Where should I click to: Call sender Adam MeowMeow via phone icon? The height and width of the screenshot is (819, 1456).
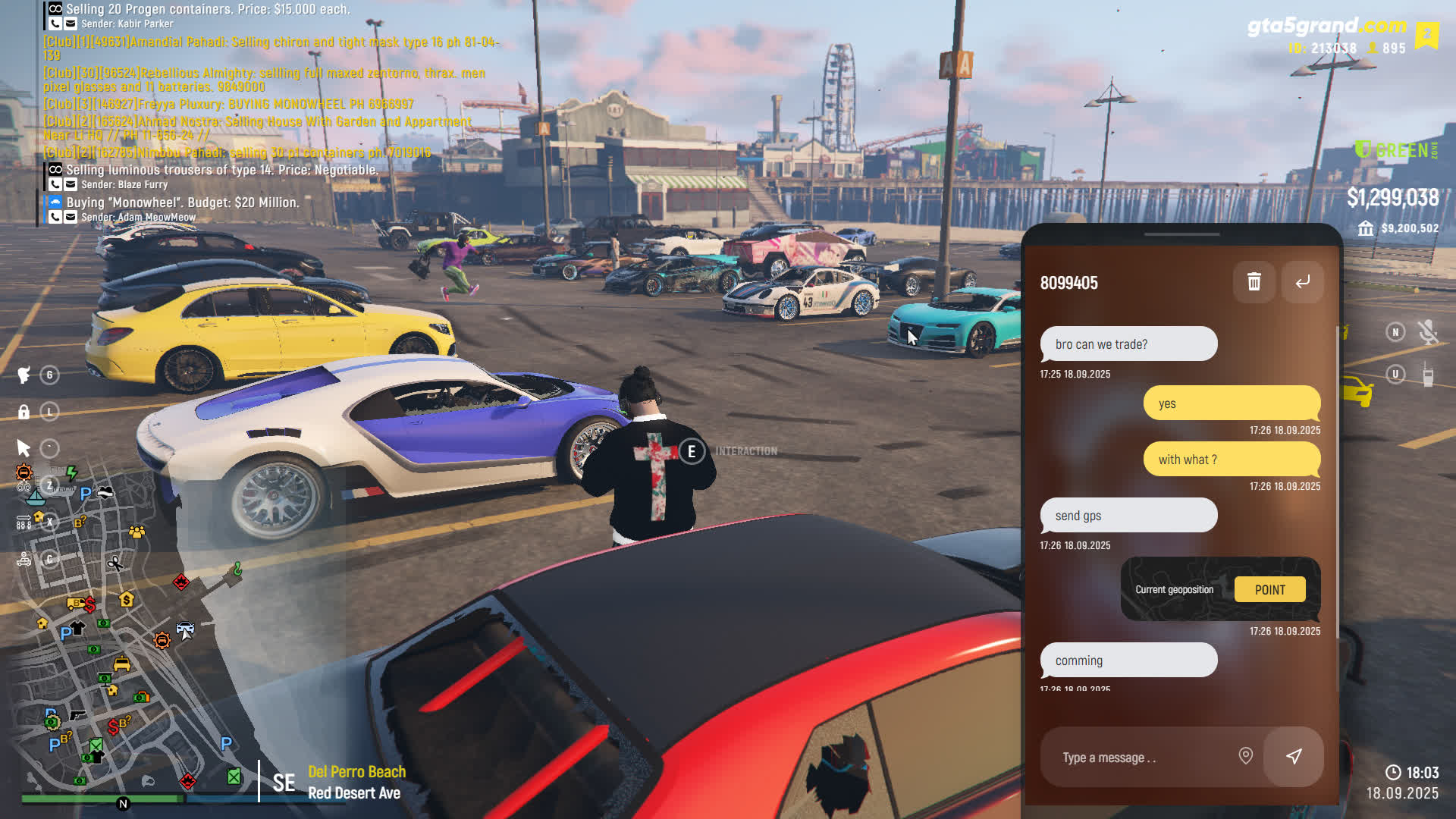pyautogui.click(x=55, y=217)
